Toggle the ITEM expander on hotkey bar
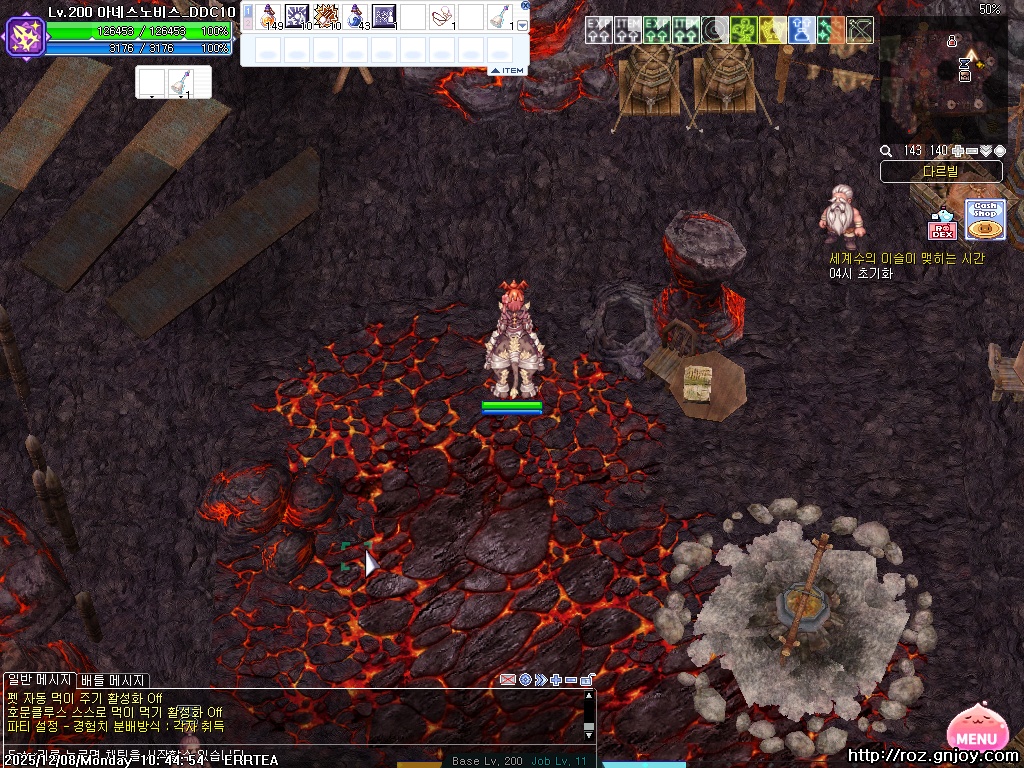 pos(508,70)
